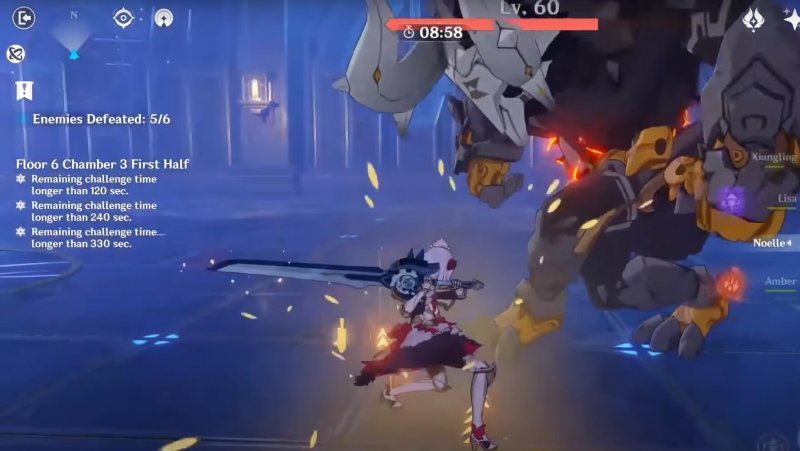Open the elemental sight eye icon

pos(123,17)
